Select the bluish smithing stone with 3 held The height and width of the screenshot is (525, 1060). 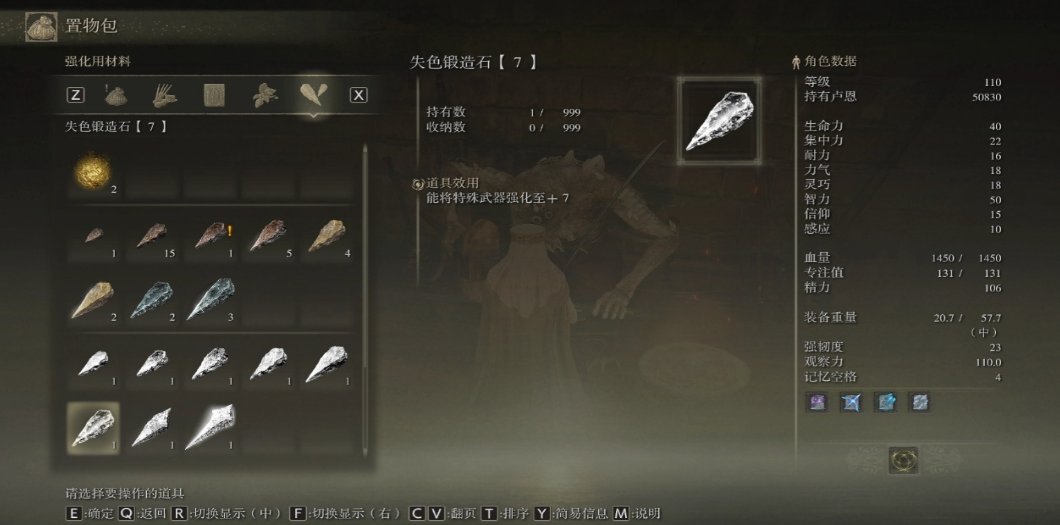pos(209,300)
